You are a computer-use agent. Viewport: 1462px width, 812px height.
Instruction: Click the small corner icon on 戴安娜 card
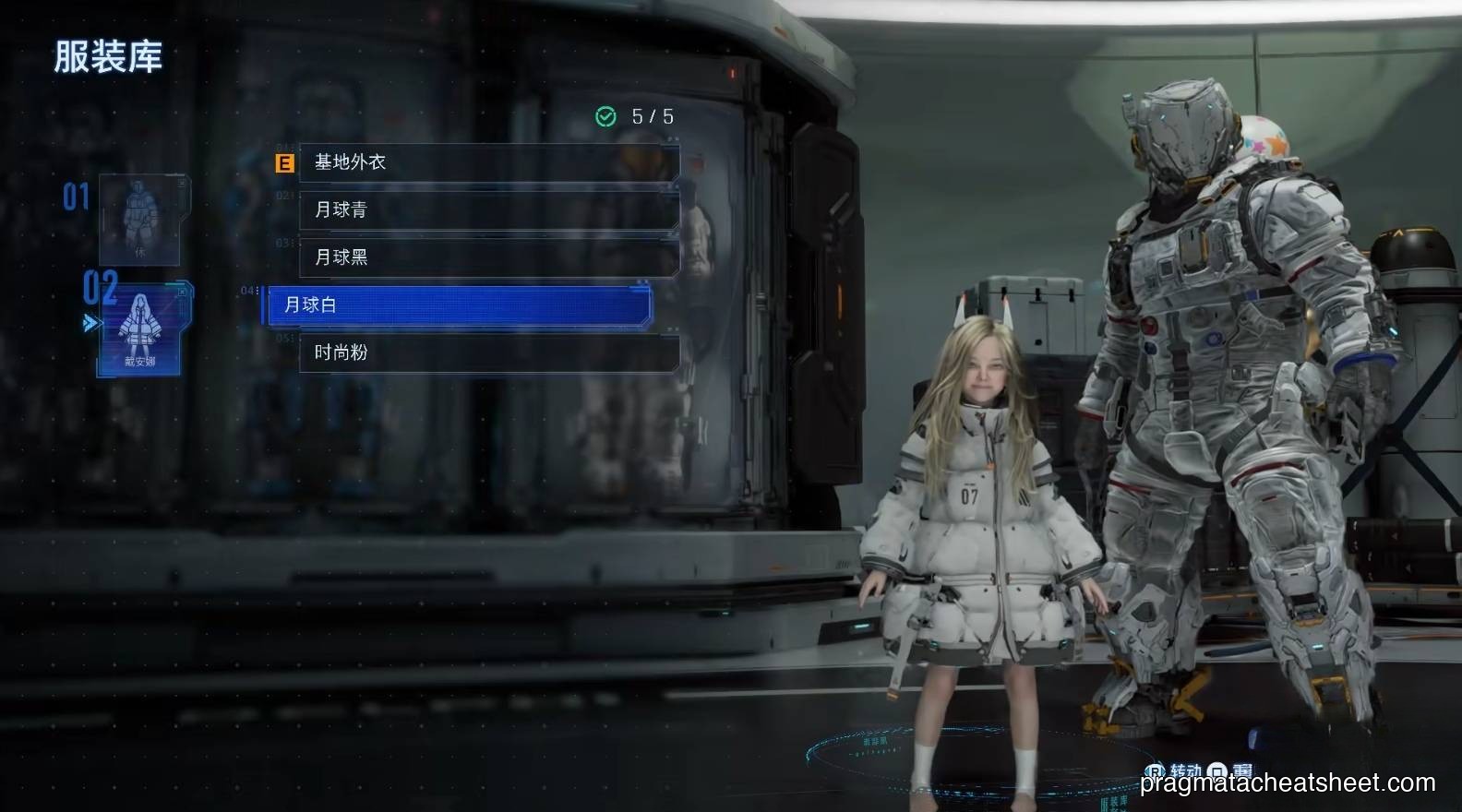pyautogui.click(x=182, y=292)
